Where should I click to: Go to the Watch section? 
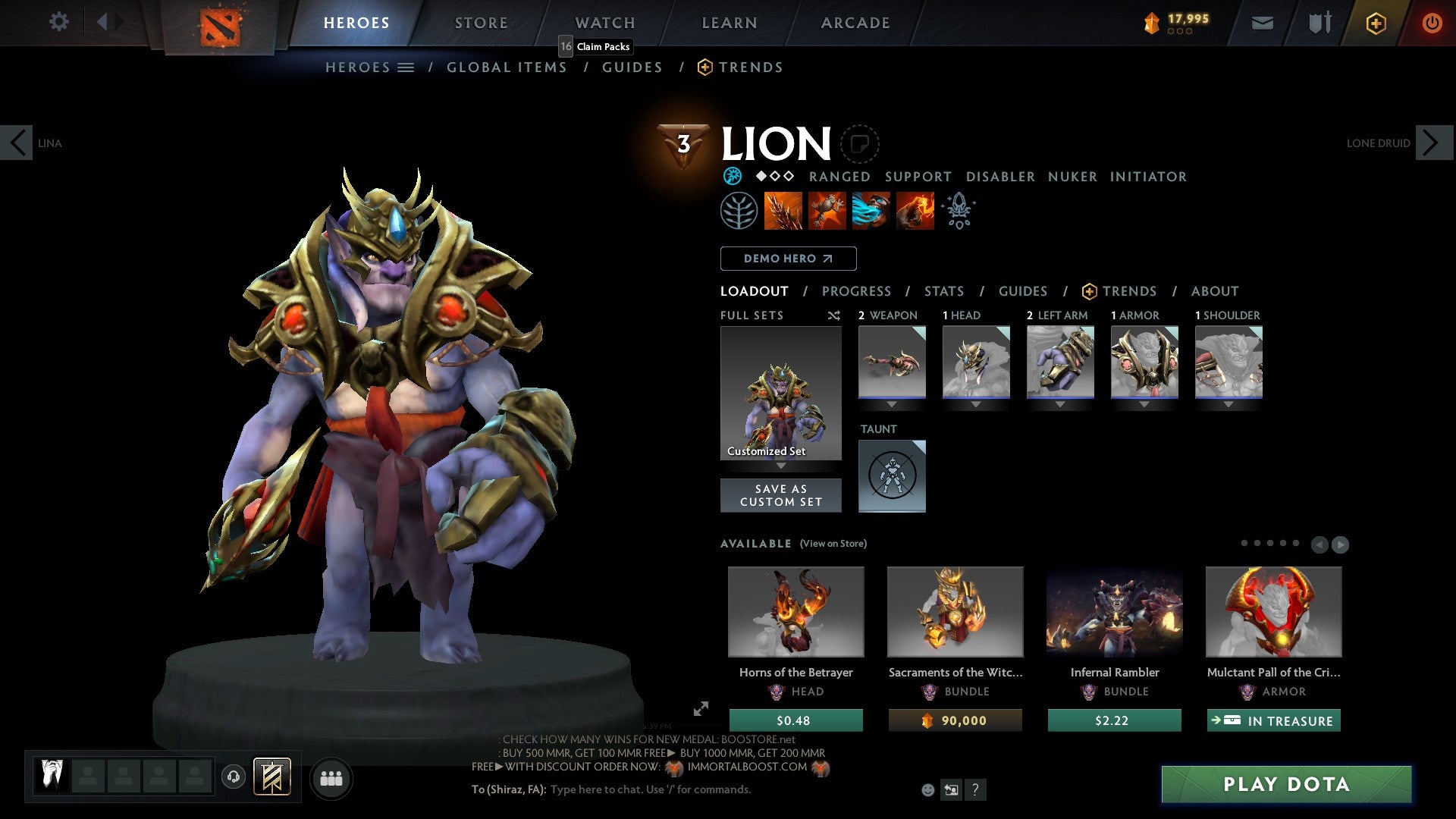pos(605,23)
